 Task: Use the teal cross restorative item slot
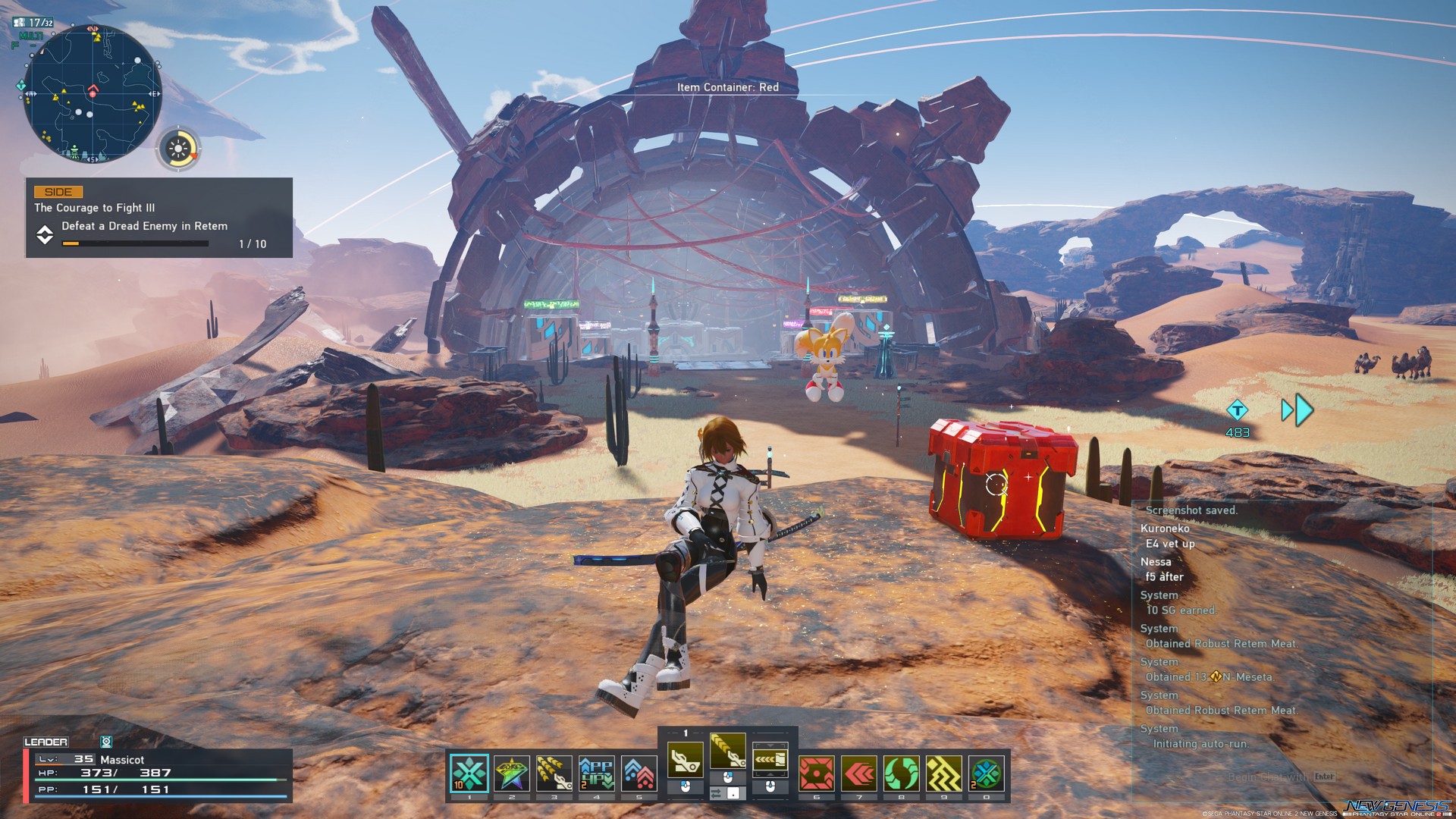[469, 773]
